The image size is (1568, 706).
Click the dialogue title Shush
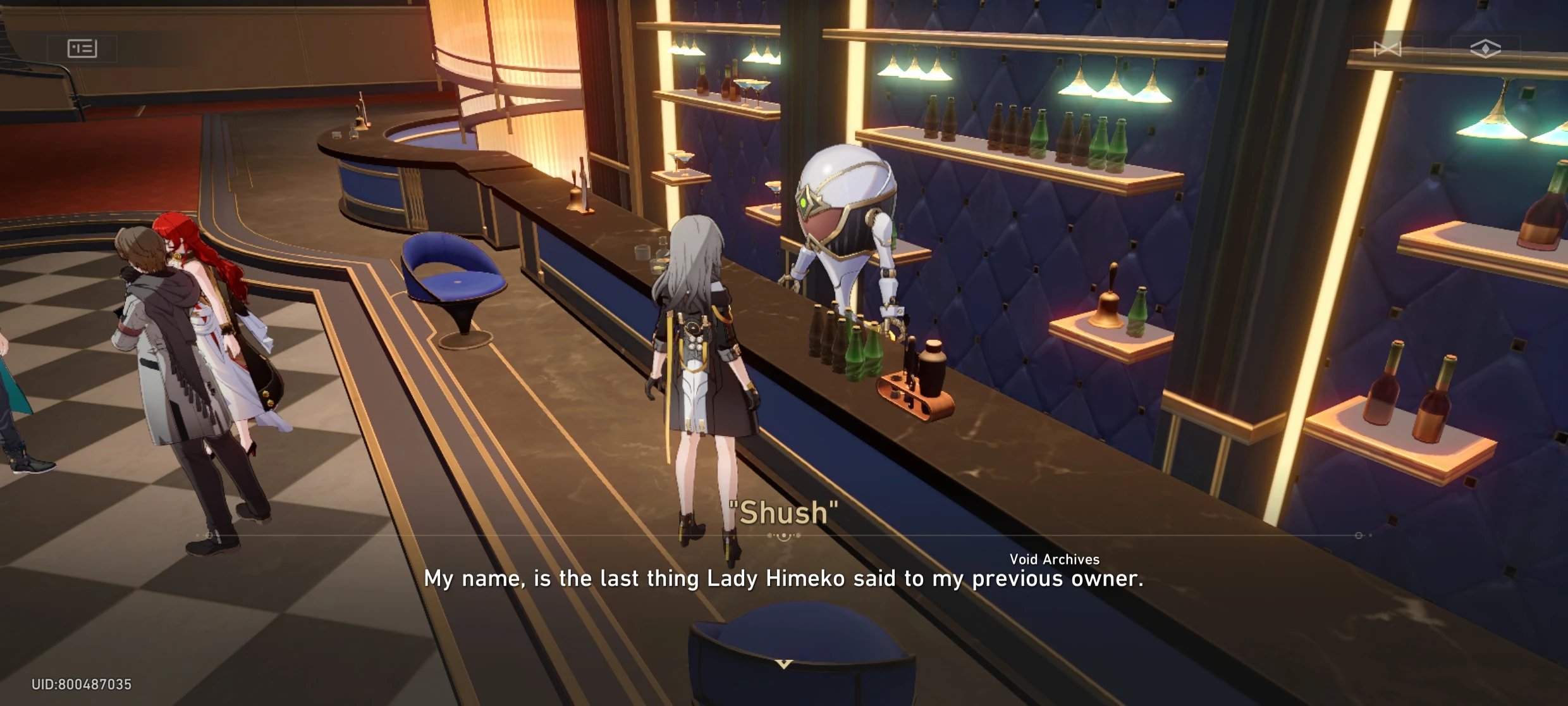click(x=784, y=512)
